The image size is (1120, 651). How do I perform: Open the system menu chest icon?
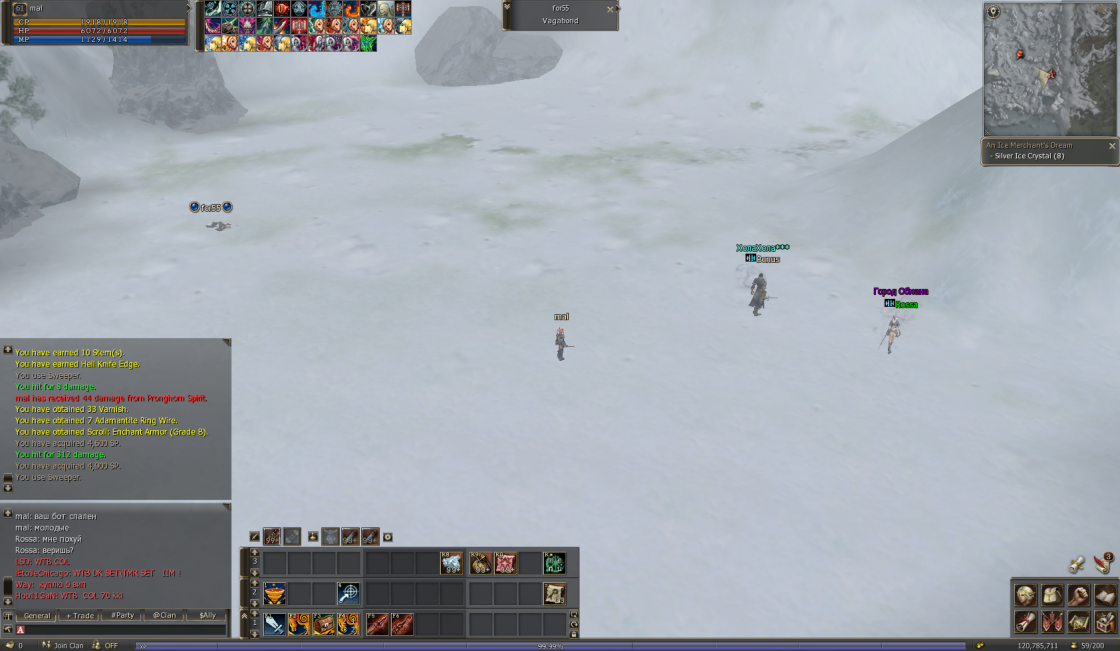tap(1104, 622)
